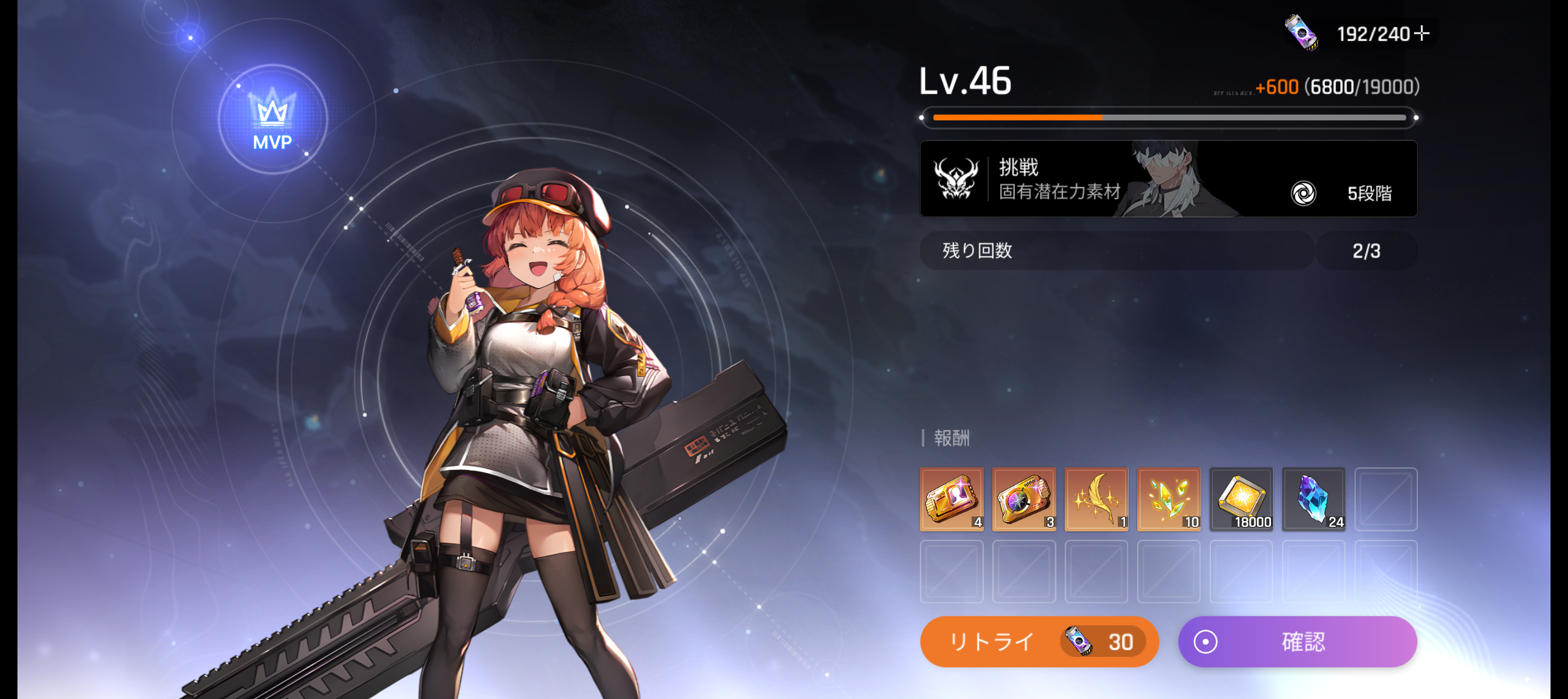The image size is (1568, 699).
Task: Add stamina via the plus next to 192/240
Action: pos(1422,33)
